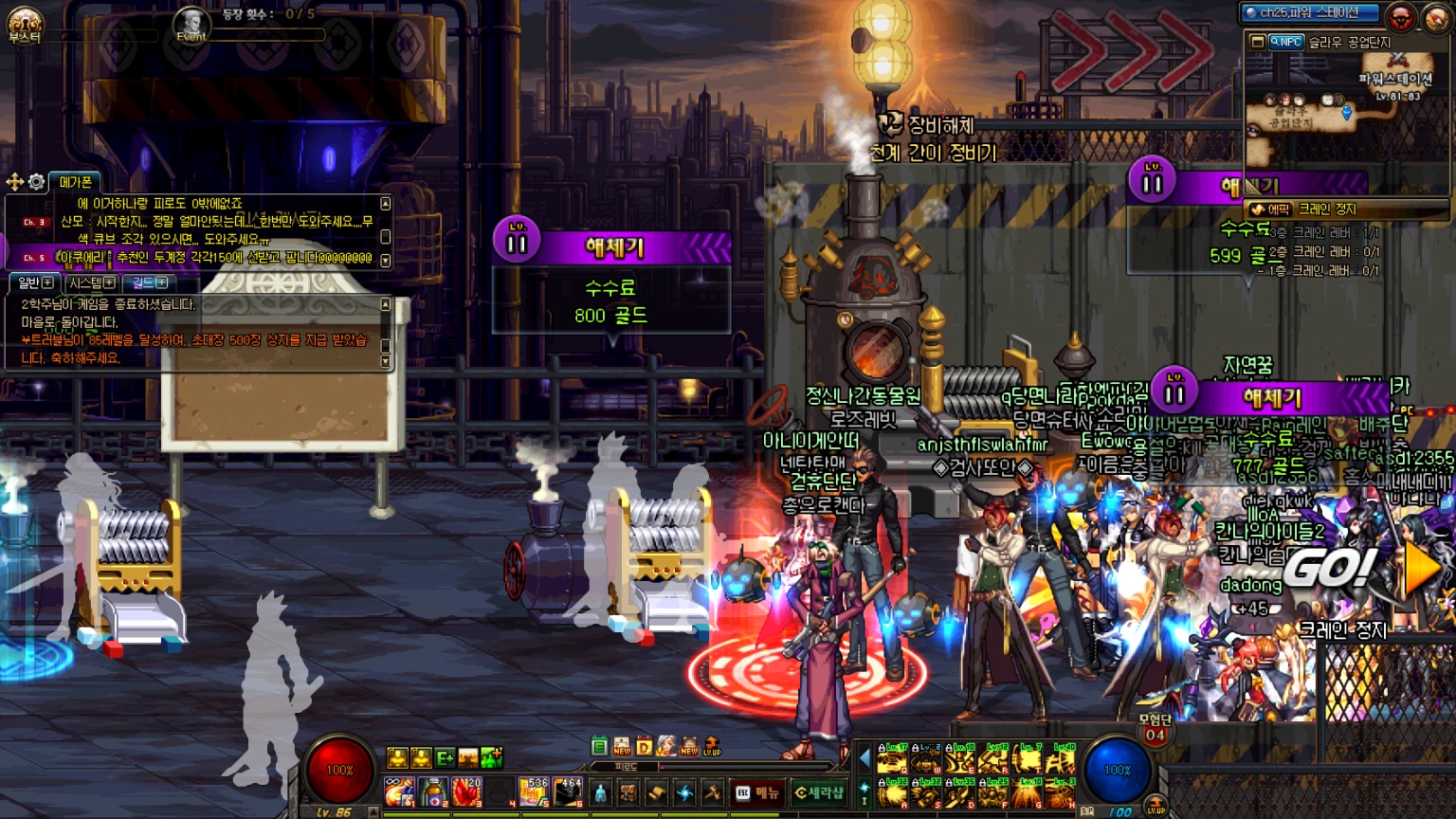
Task: Click the NPC search button on minimap
Action: pyautogui.click(x=1285, y=42)
